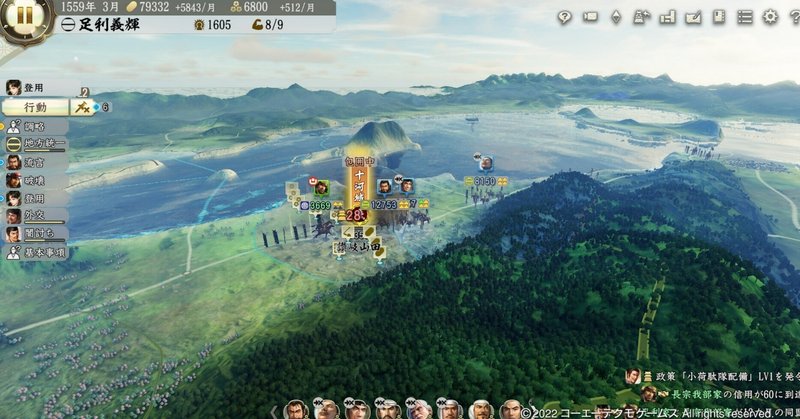Select the army with 8150 troops

point(485,181)
